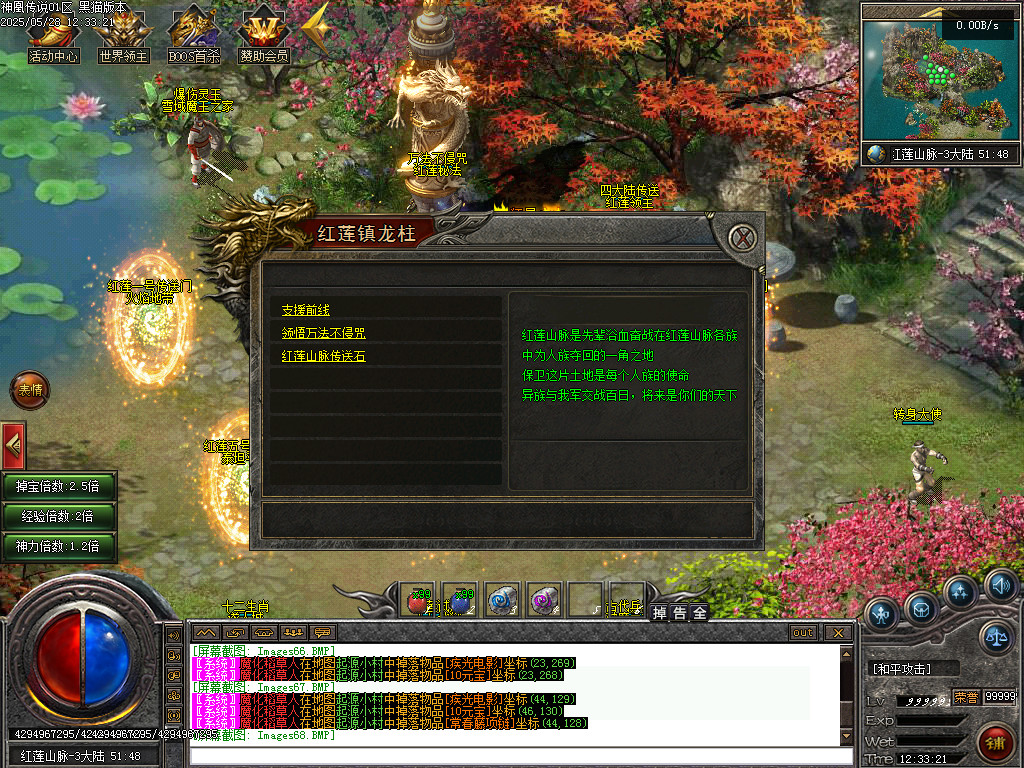Click the red side-panel collapse arrow
This screenshot has width=1024, height=768.
click(12, 445)
